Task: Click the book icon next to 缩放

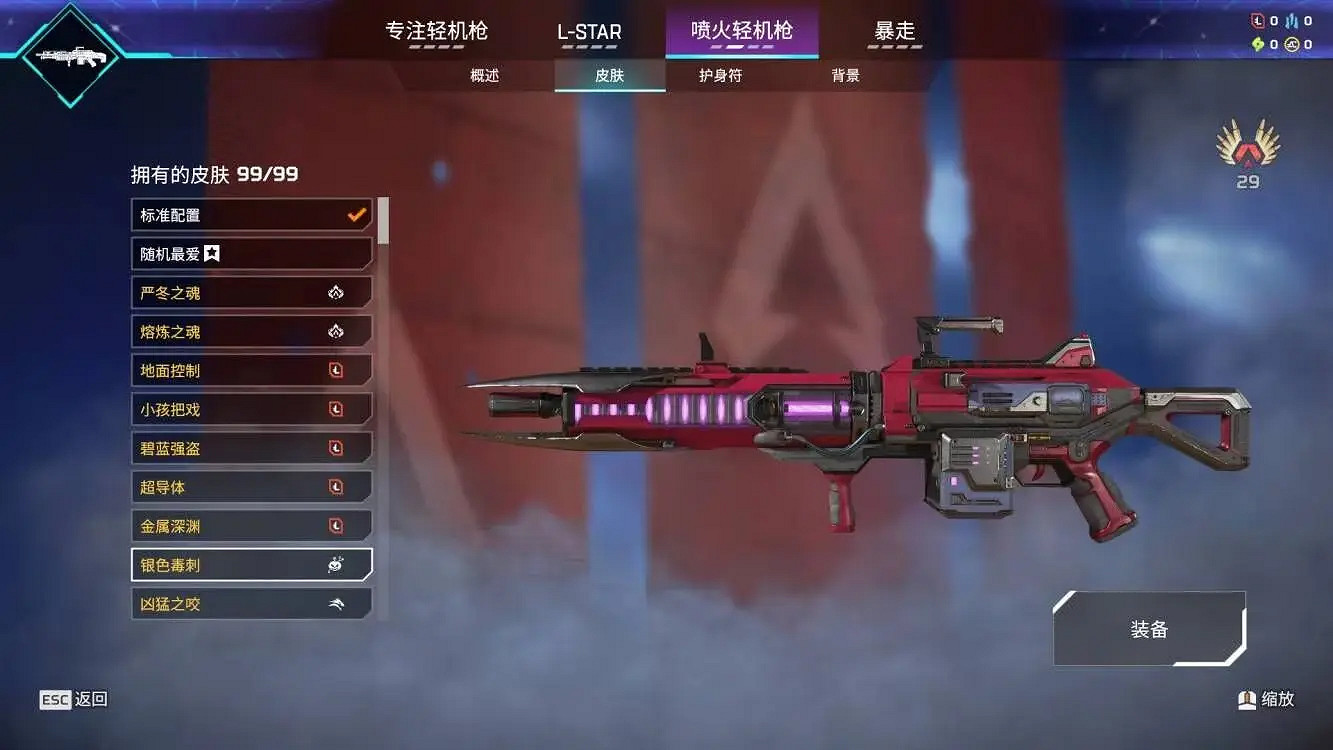Action: (1245, 699)
